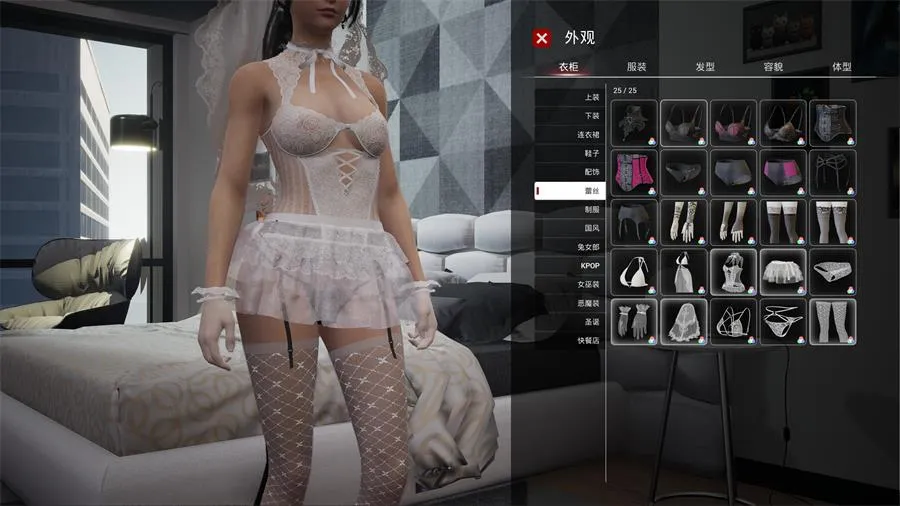Select the 国风 category
900x506 pixels.
tap(591, 228)
